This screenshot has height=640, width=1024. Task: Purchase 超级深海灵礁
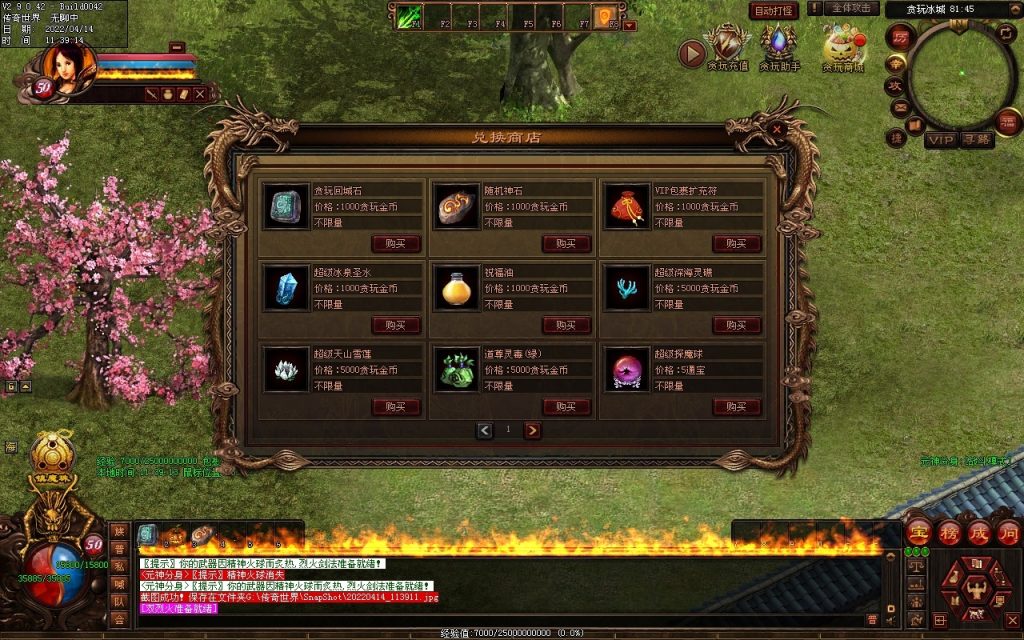(x=736, y=325)
